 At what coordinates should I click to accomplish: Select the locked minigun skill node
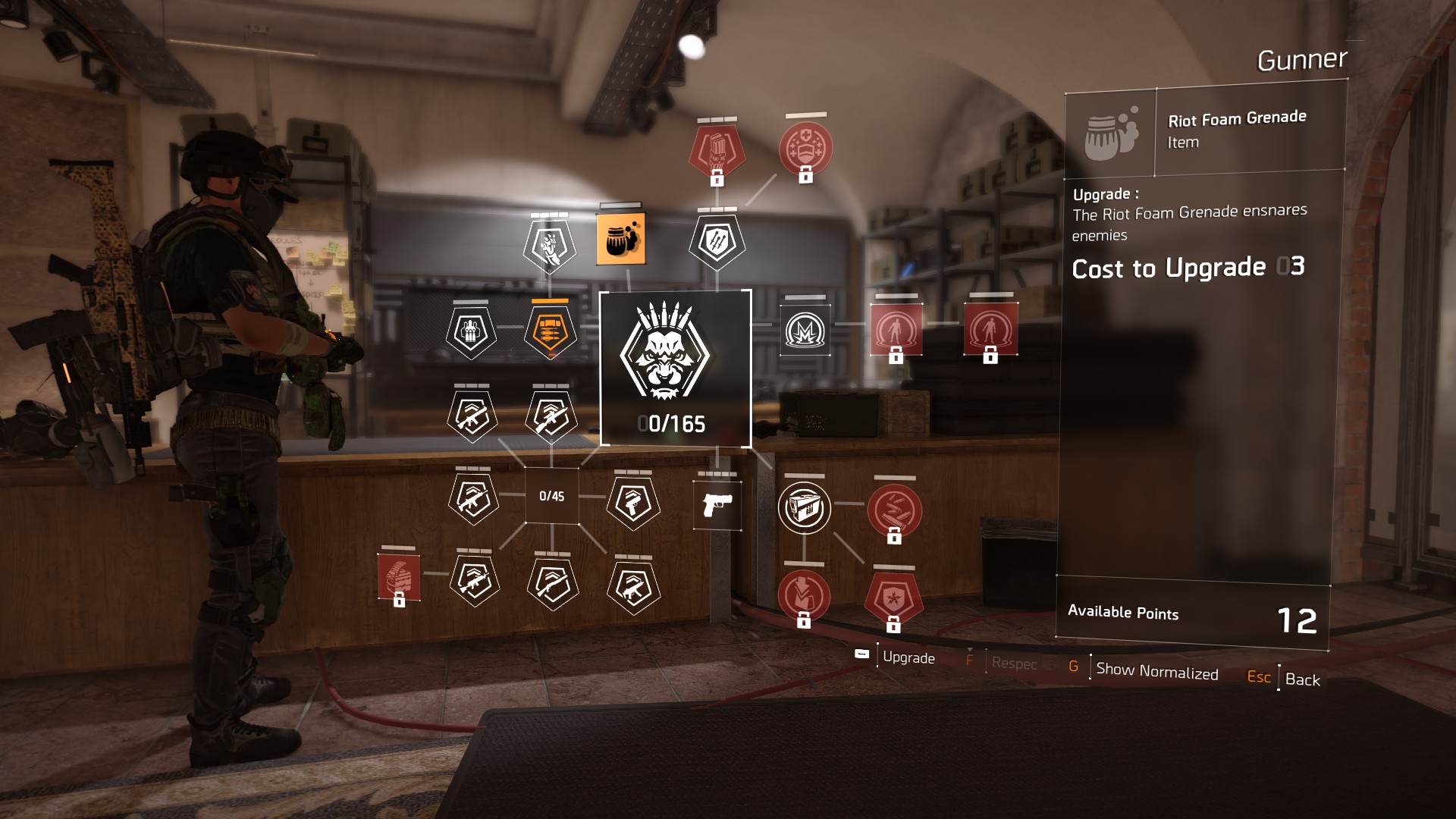pos(718,149)
